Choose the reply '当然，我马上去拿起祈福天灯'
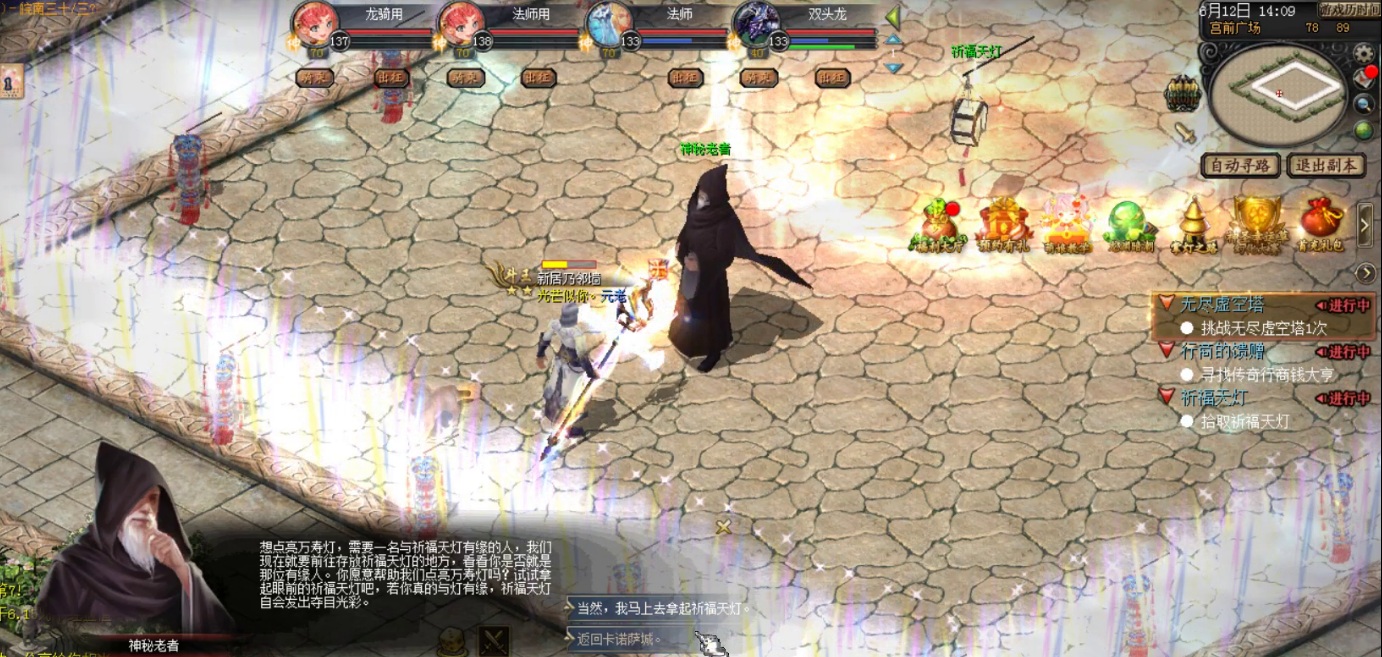The image size is (1382, 657). click(662, 608)
